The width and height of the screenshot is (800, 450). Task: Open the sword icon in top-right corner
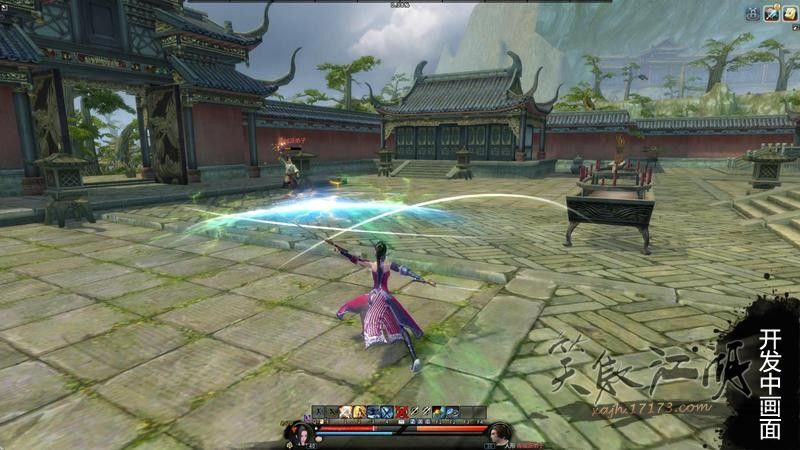[771, 13]
